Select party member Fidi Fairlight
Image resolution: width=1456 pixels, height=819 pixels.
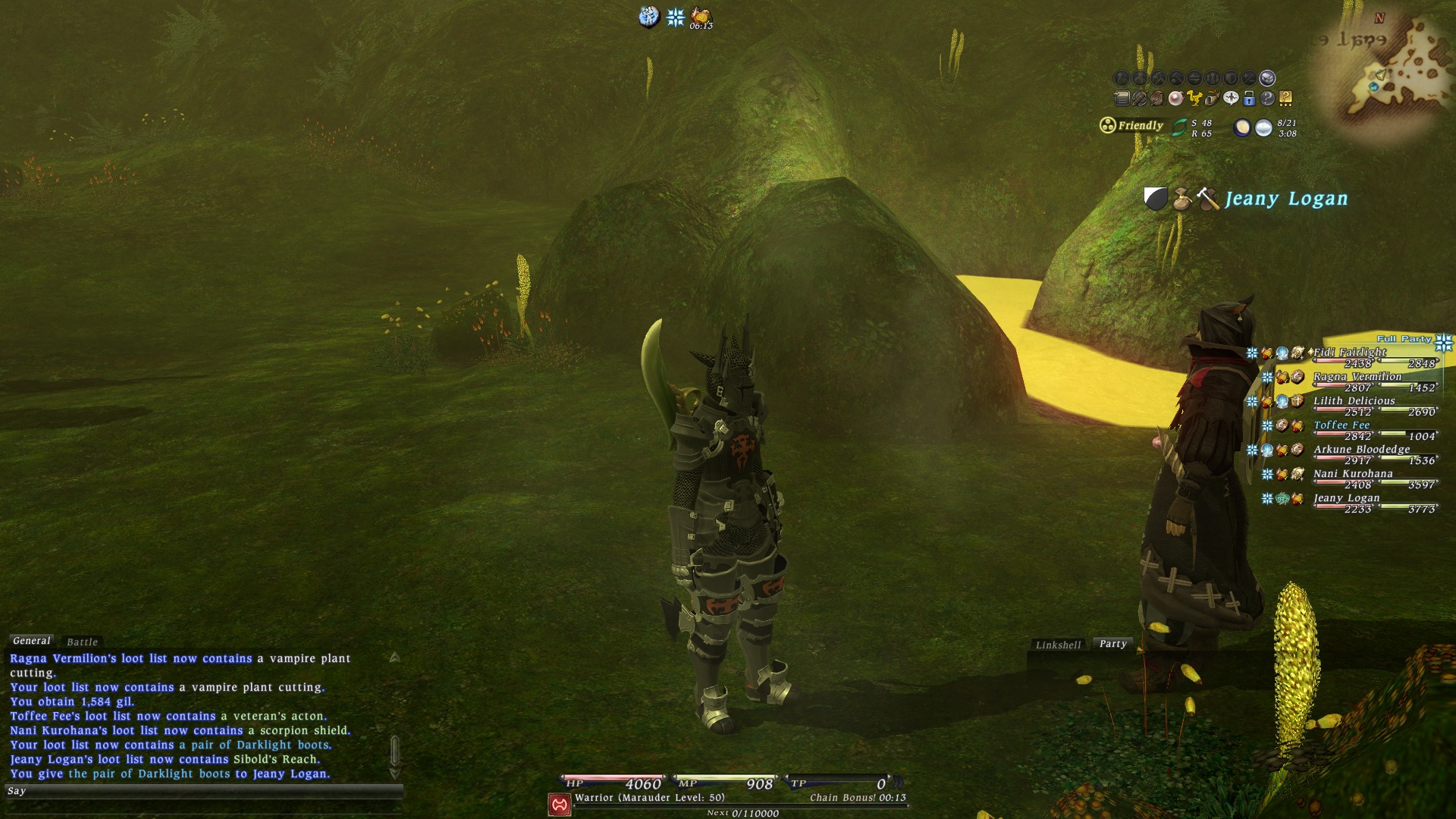coord(1350,353)
